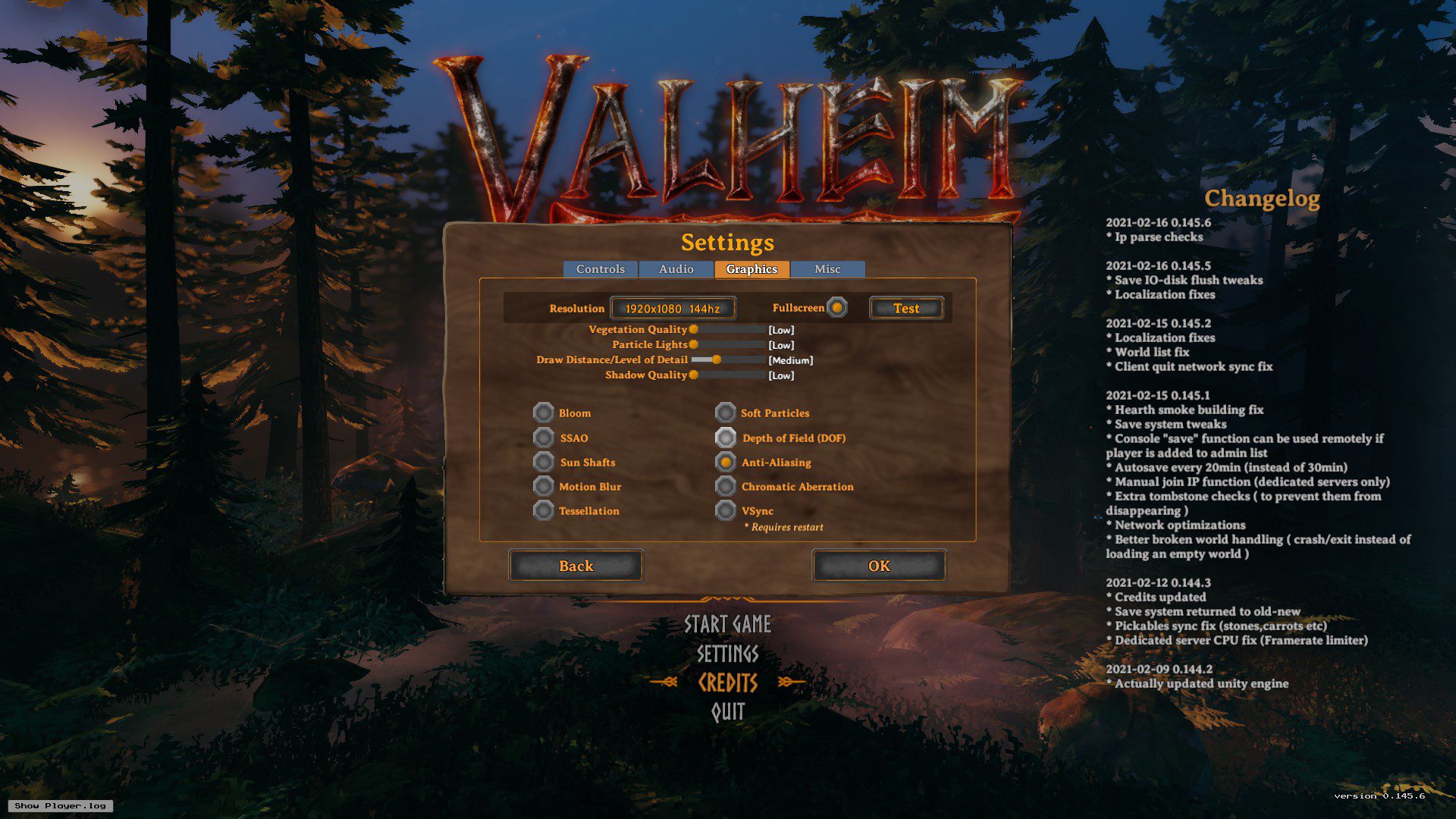Select the Graphics tab

click(x=752, y=269)
